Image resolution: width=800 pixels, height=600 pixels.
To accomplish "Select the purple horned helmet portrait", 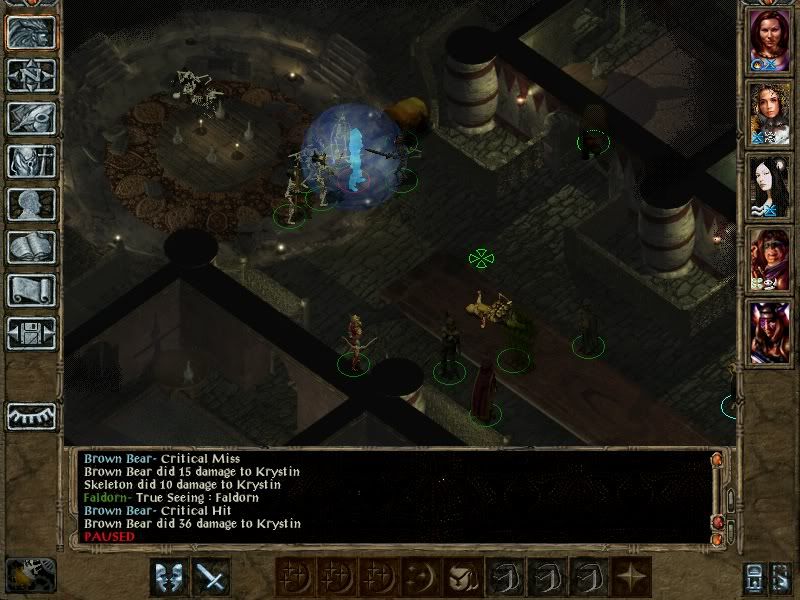I will (x=771, y=330).
